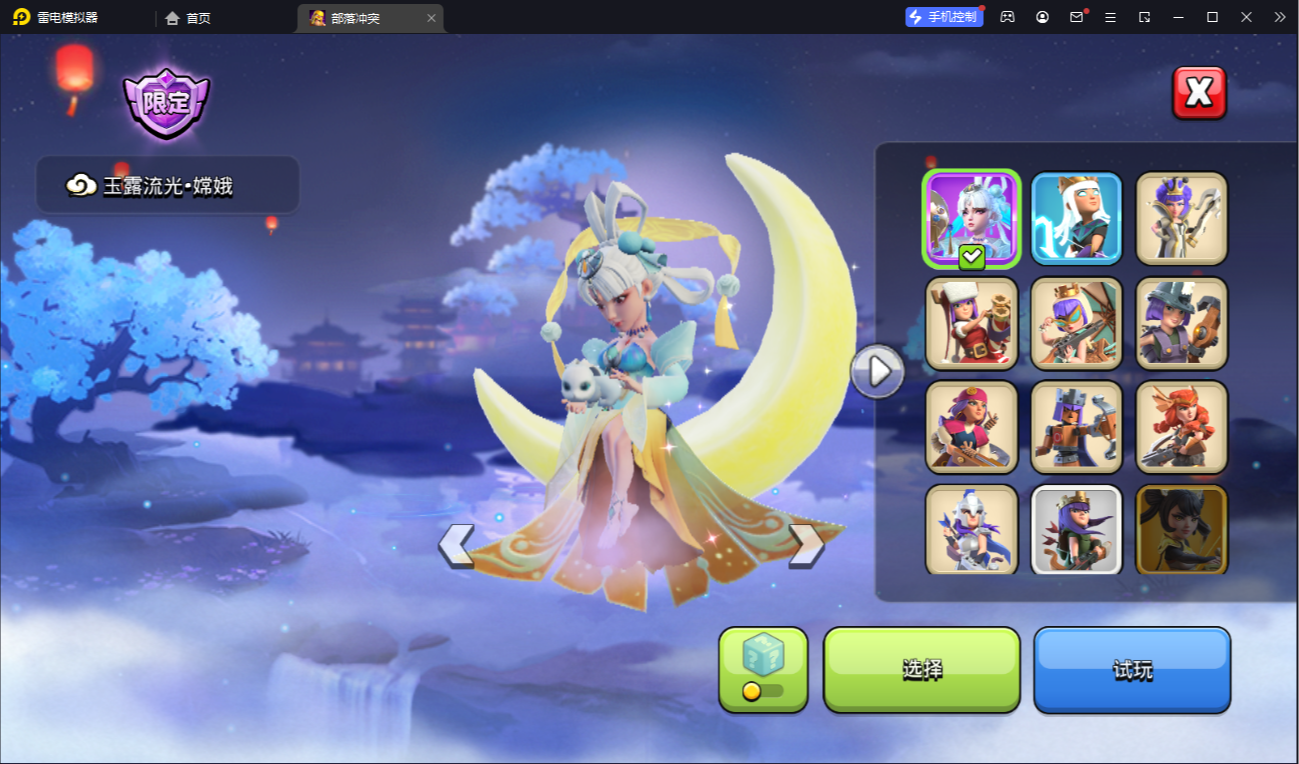Image resolution: width=1299 pixels, height=764 pixels.
Task: Pick the stone-crowned robot queen skin
Action: (1076, 427)
